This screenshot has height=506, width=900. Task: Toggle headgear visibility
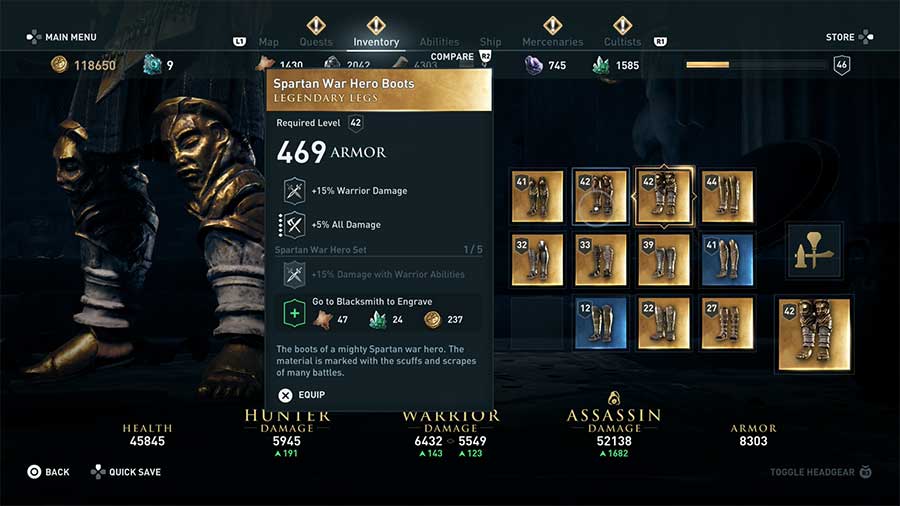tap(820, 472)
